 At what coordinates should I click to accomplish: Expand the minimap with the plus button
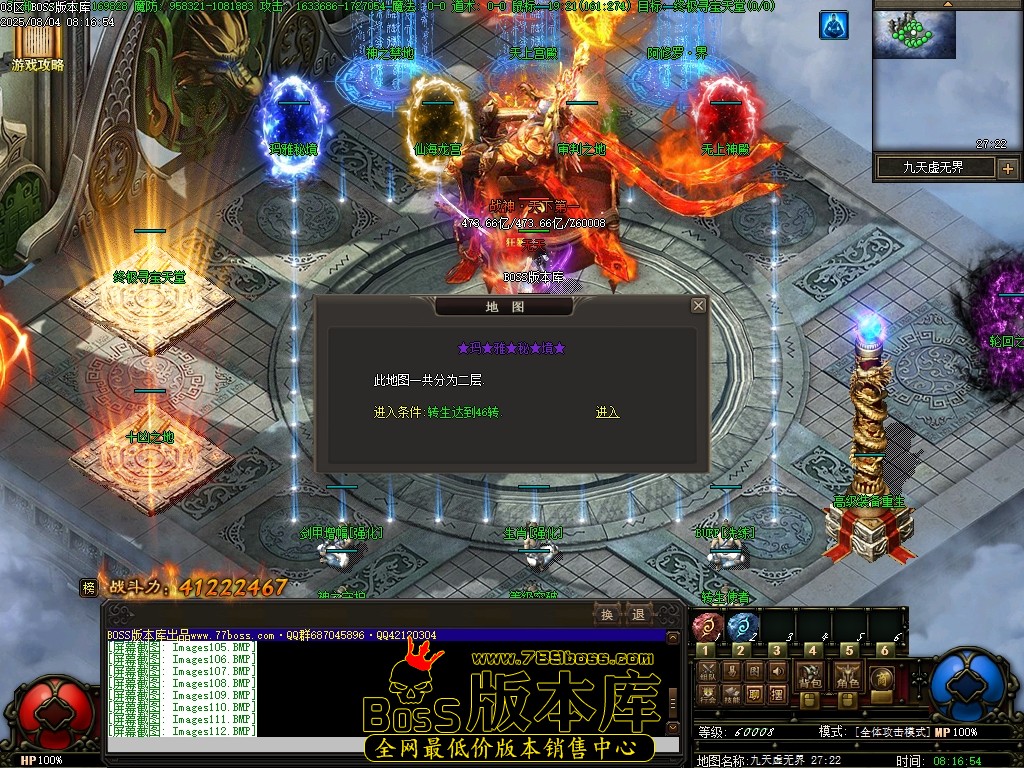1007,168
